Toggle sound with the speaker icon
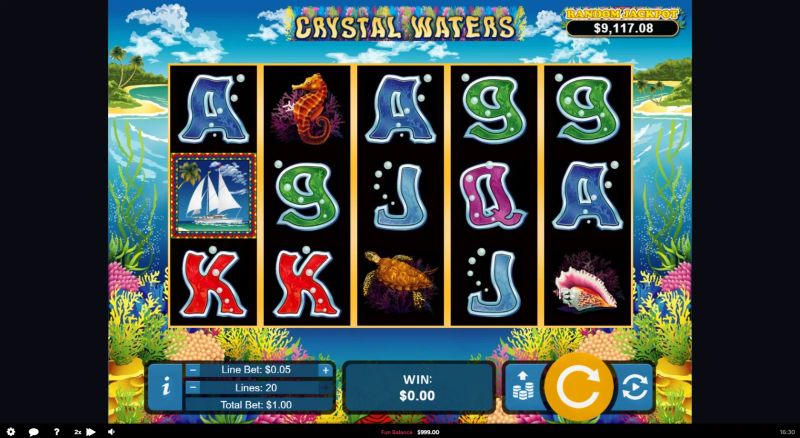This screenshot has height=438, width=800. pyautogui.click(x=110, y=432)
